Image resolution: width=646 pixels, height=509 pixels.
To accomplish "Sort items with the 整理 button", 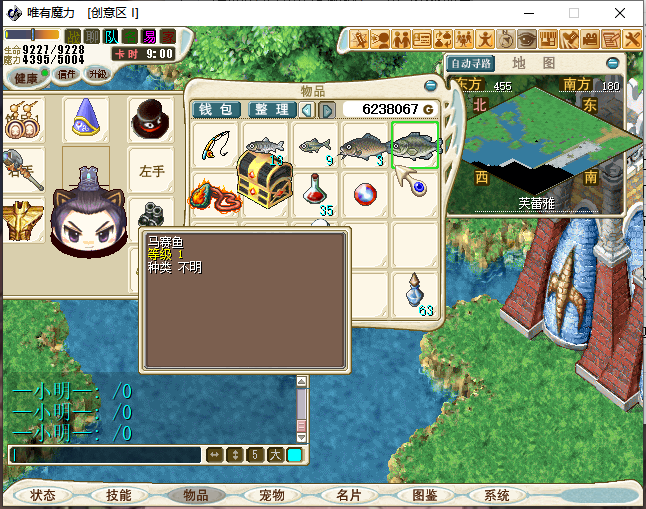I will click(271, 109).
